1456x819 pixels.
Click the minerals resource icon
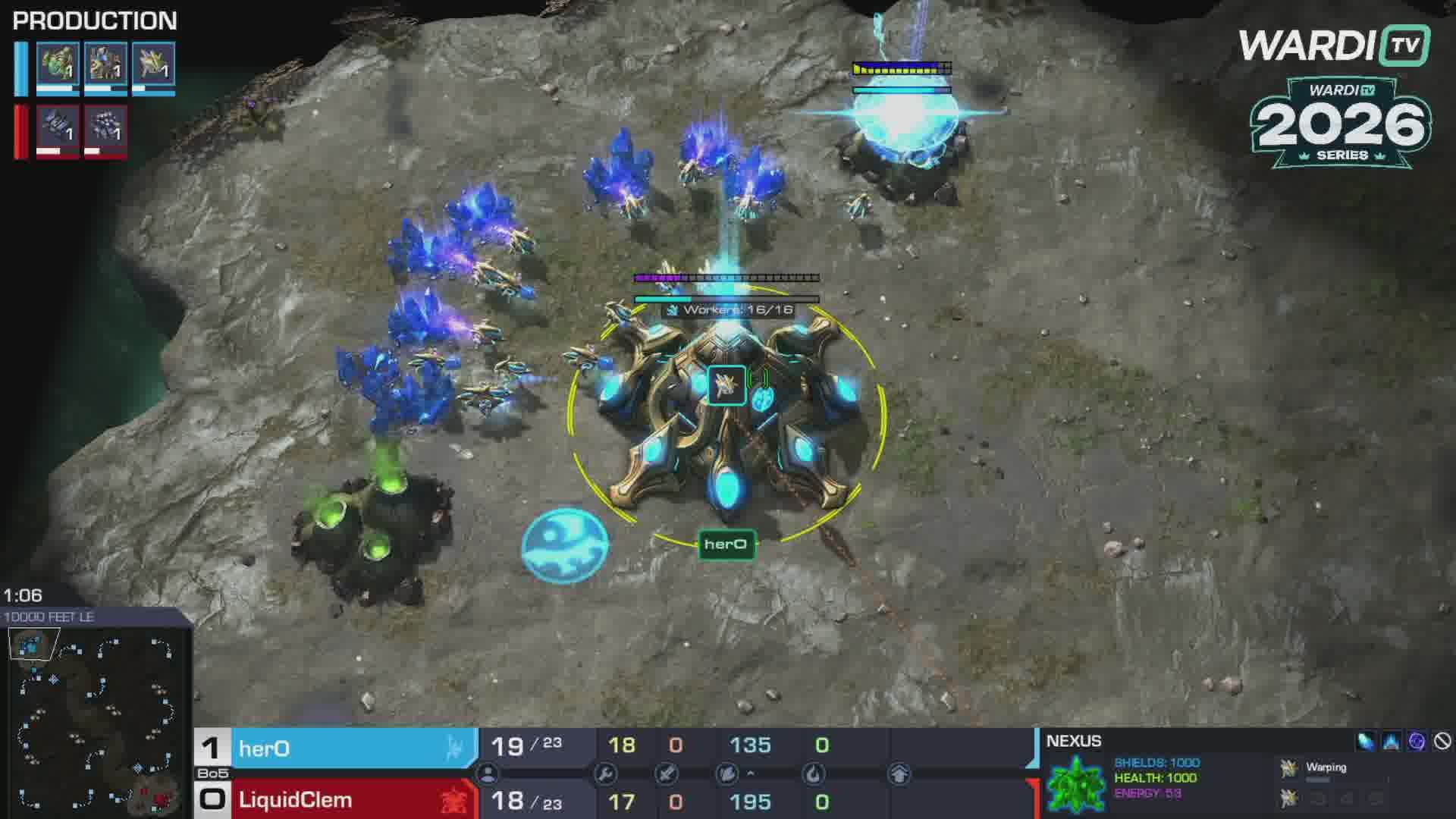pyautogui.click(x=726, y=774)
